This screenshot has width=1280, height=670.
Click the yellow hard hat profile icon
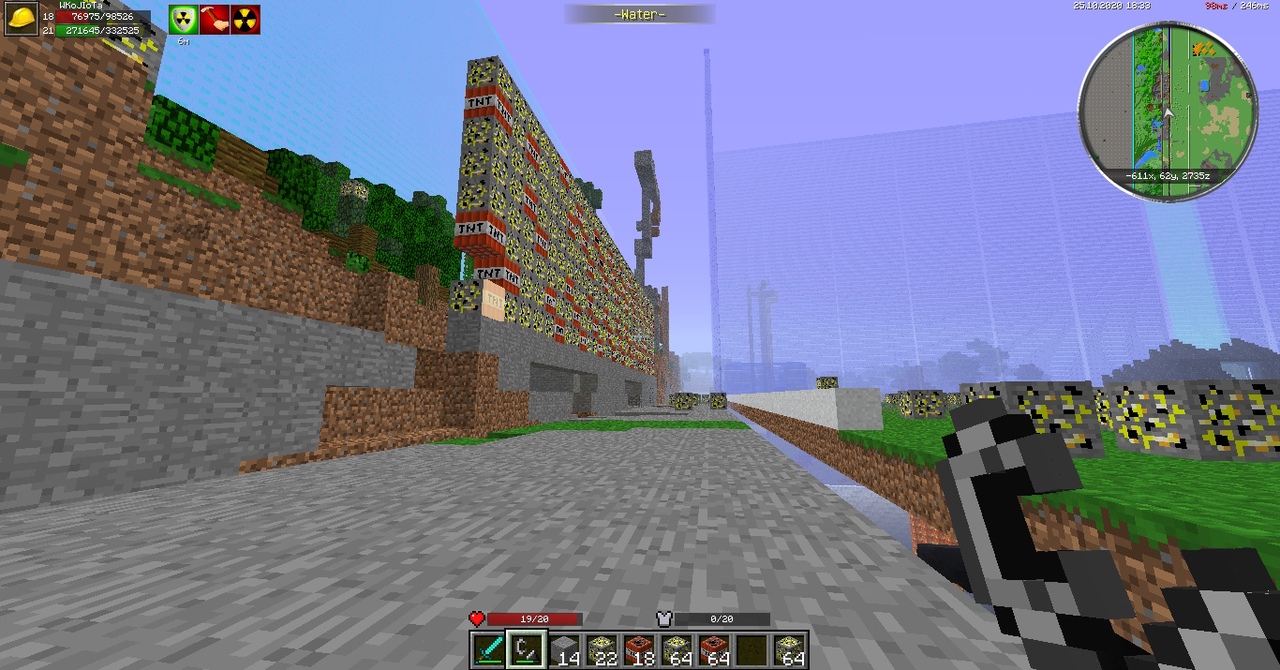point(20,19)
